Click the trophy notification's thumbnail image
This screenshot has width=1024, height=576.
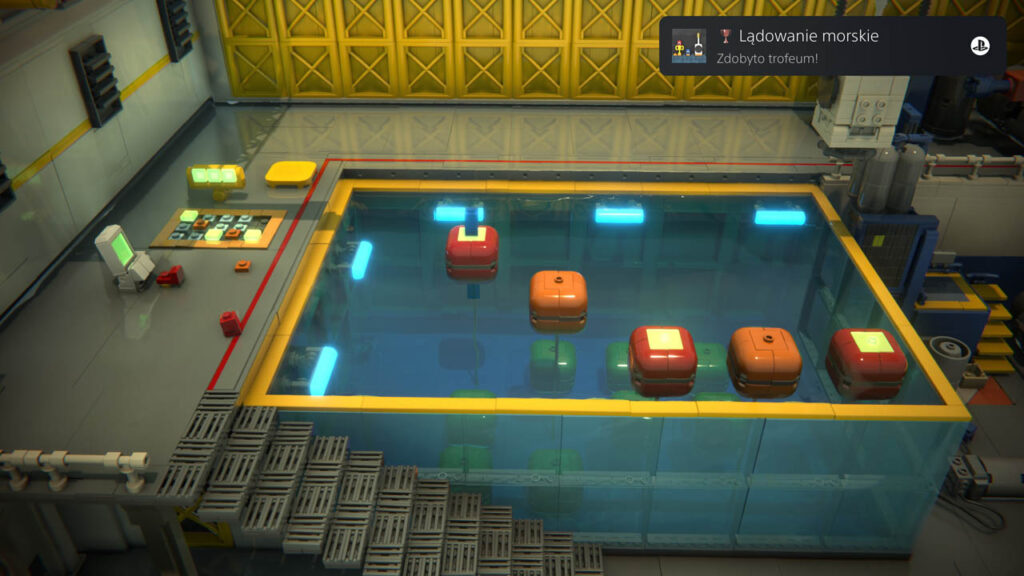click(689, 46)
